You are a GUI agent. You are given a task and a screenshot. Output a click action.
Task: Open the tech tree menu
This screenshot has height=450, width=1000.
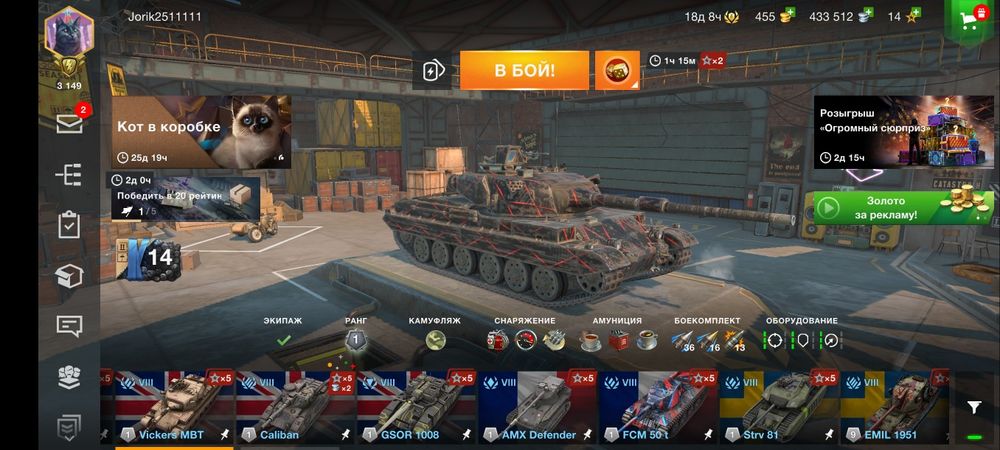click(69, 175)
